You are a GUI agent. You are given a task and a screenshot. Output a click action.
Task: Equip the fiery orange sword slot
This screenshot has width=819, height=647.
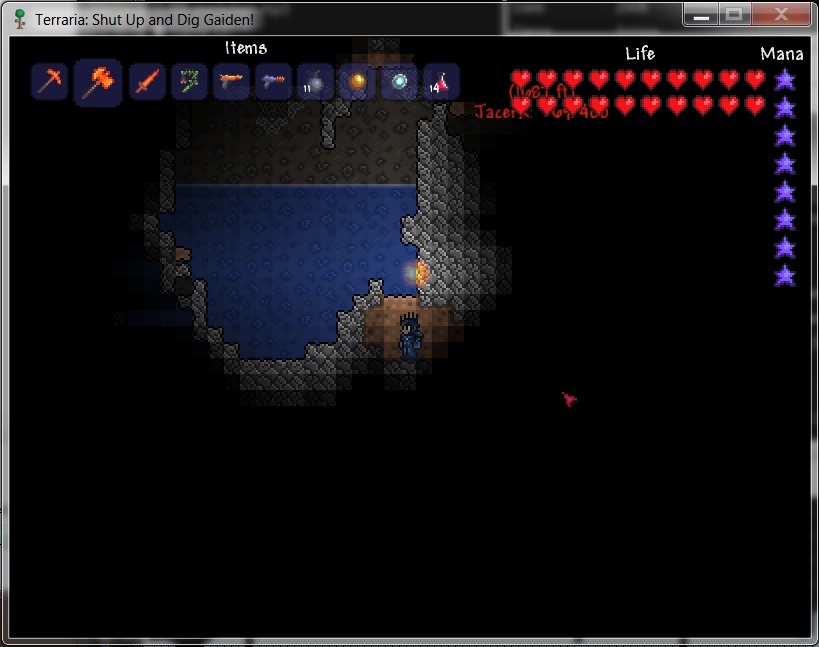(147, 82)
